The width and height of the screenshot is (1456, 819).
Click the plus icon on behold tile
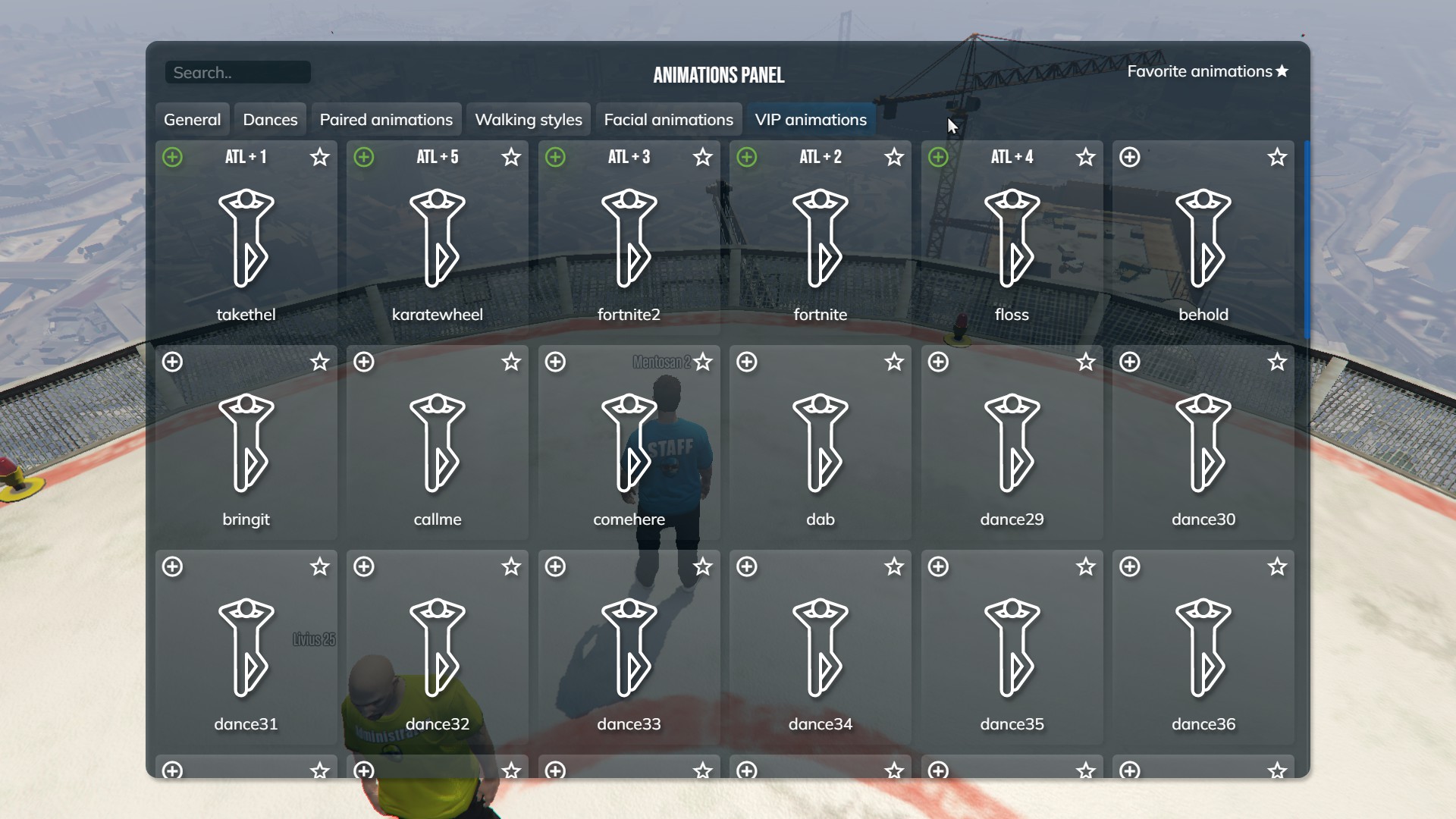(x=1130, y=157)
